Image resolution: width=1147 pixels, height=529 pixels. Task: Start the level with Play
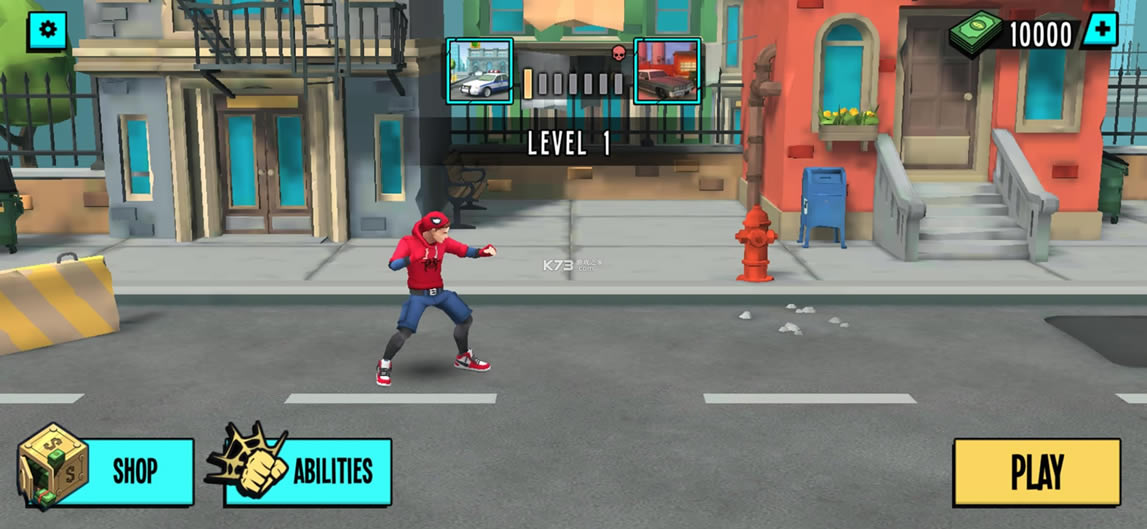[1036, 472]
